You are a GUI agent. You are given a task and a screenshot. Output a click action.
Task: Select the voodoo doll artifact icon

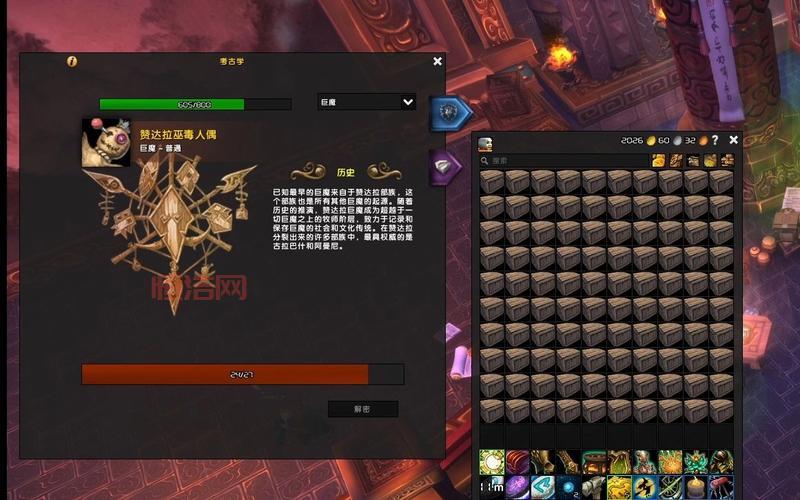coord(105,142)
